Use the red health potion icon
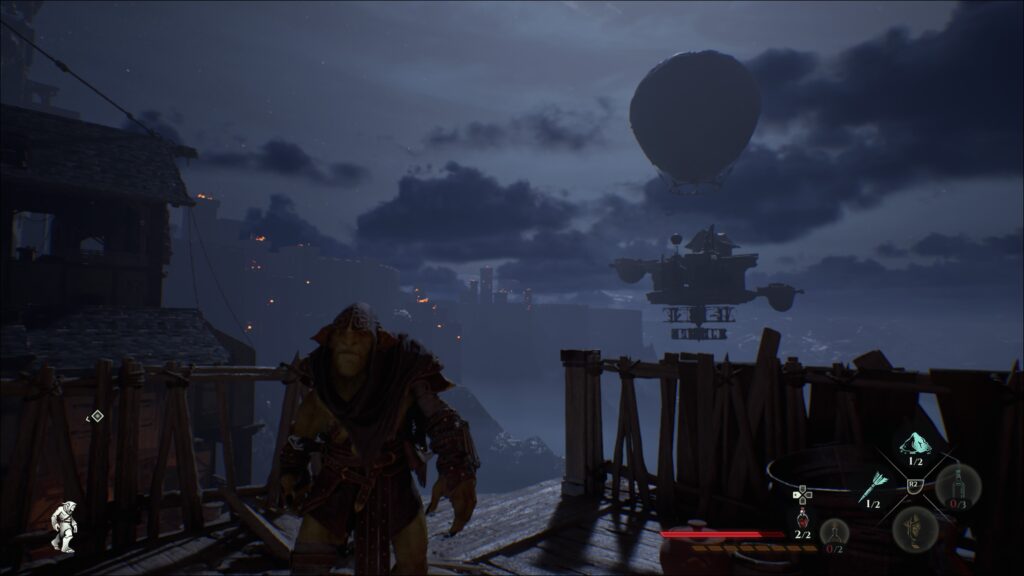The image size is (1024, 576). [x=802, y=519]
